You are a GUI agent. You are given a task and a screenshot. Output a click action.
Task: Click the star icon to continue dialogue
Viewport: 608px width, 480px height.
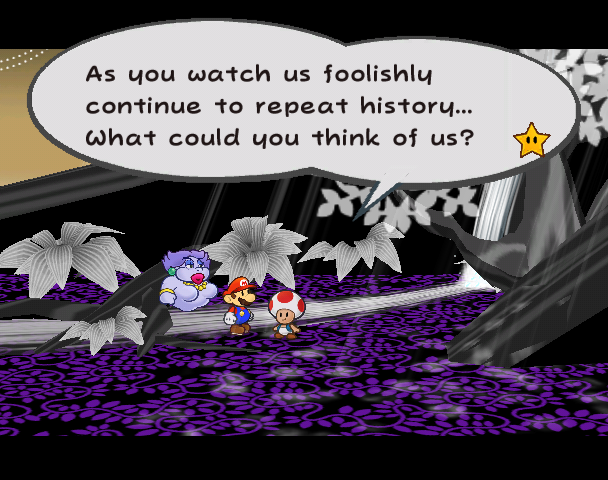pos(530,141)
